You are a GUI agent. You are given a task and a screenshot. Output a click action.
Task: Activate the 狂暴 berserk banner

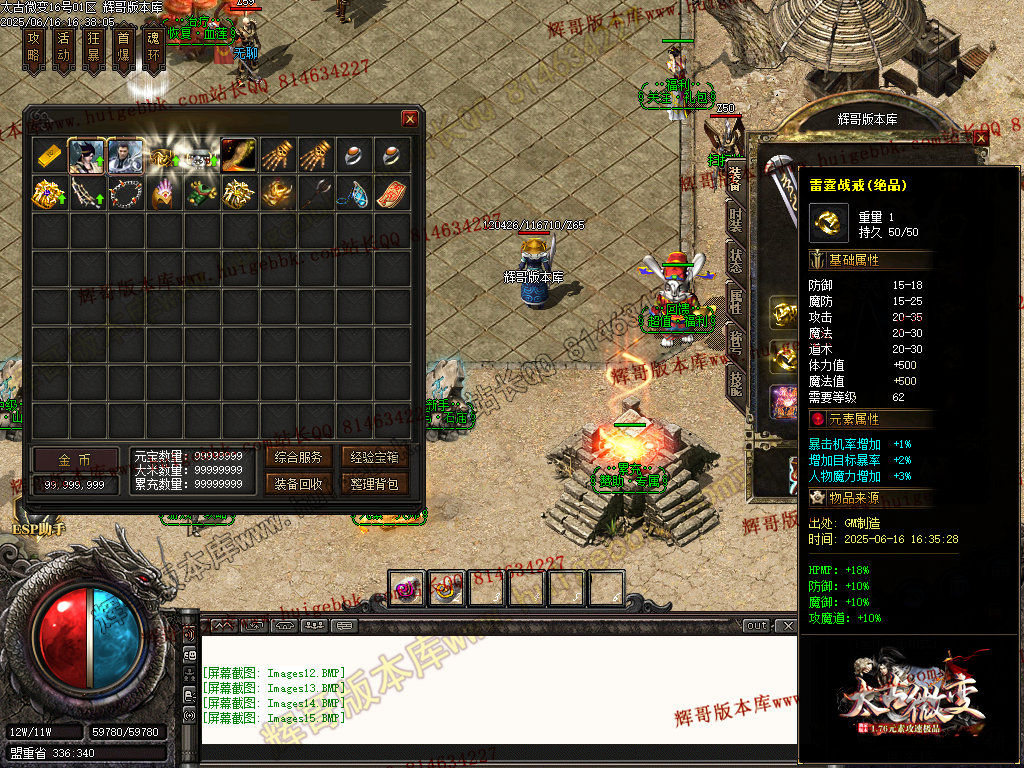click(93, 47)
